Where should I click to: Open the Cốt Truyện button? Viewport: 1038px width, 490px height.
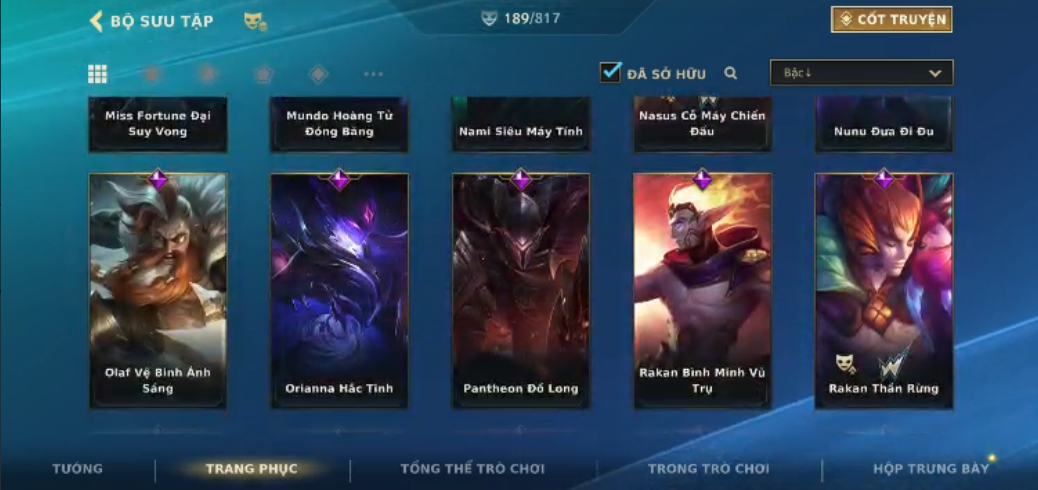click(891, 19)
